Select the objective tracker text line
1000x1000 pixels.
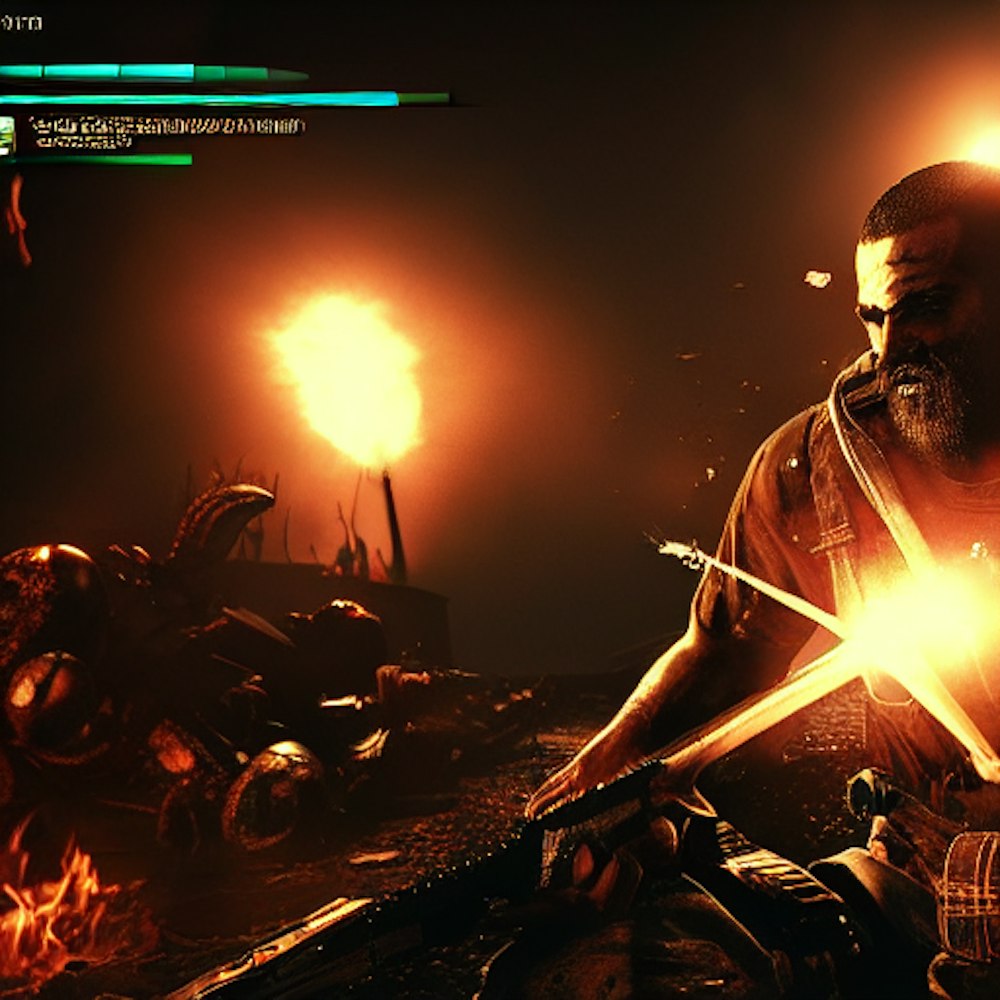click(166, 127)
